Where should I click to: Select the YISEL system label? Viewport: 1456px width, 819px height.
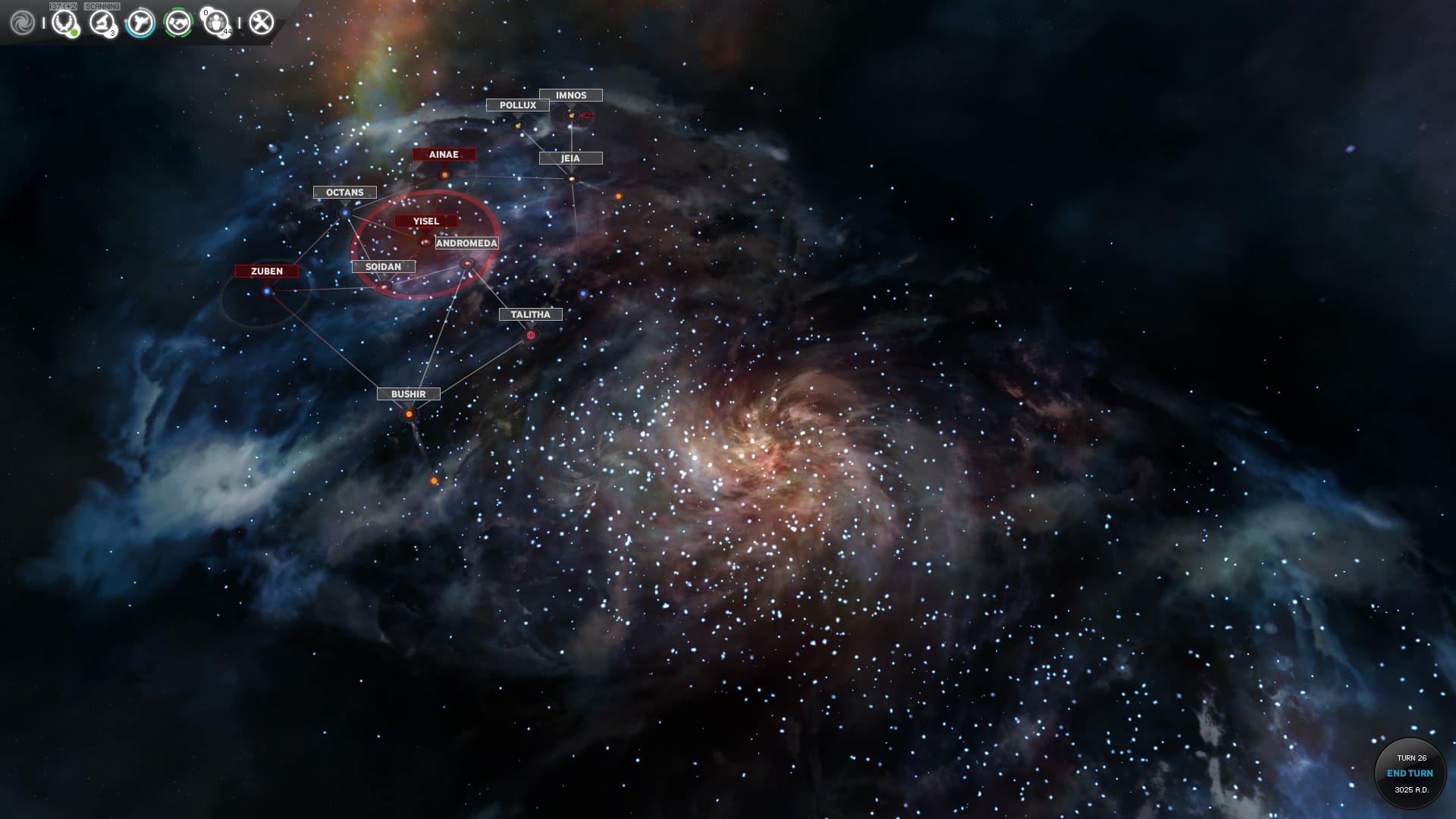pos(425,221)
